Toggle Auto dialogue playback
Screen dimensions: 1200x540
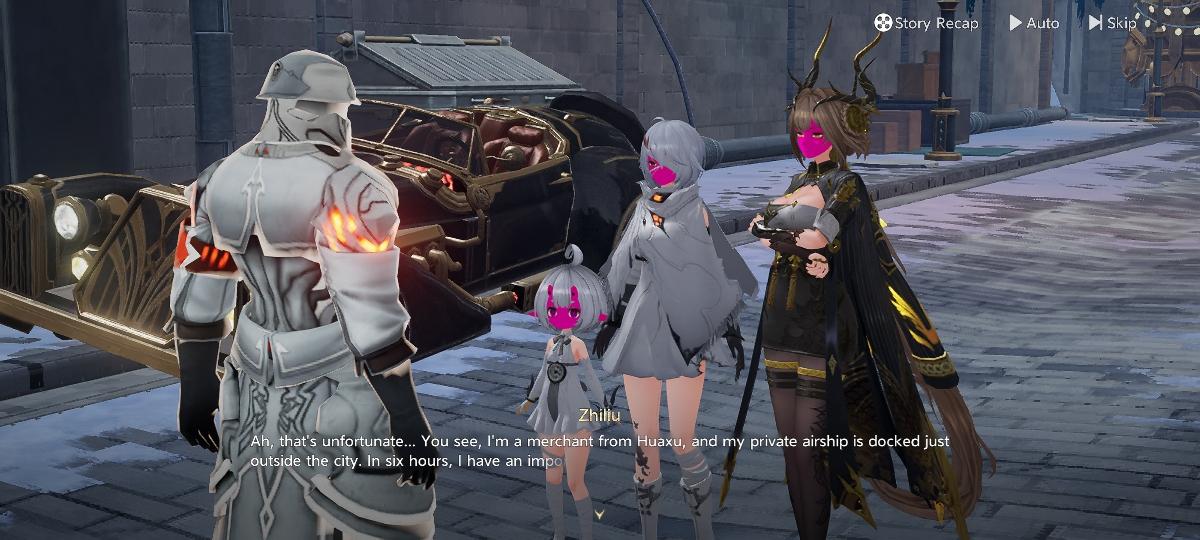coord(1034,23)
